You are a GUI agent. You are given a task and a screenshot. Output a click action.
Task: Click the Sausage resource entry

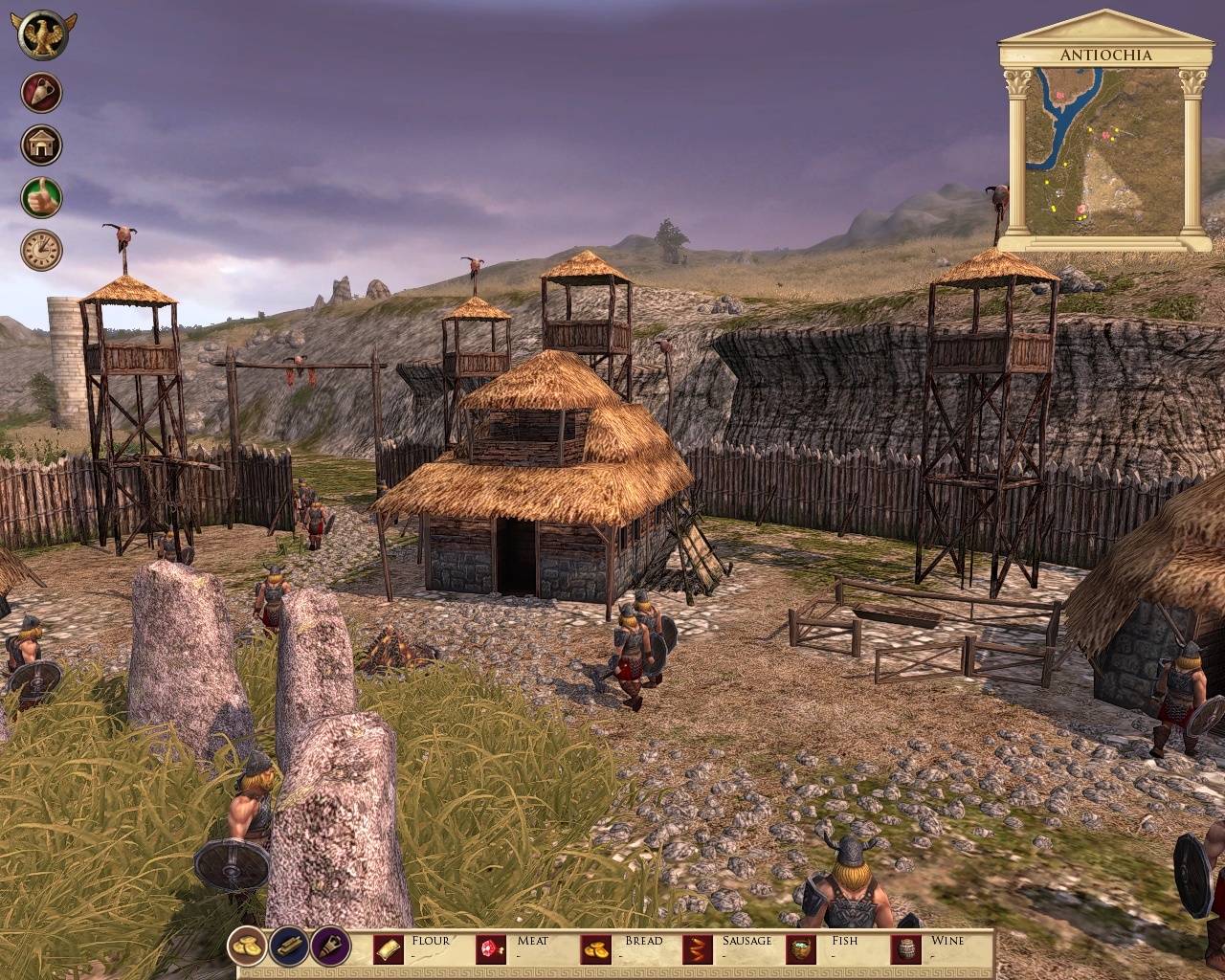(727, 947)
